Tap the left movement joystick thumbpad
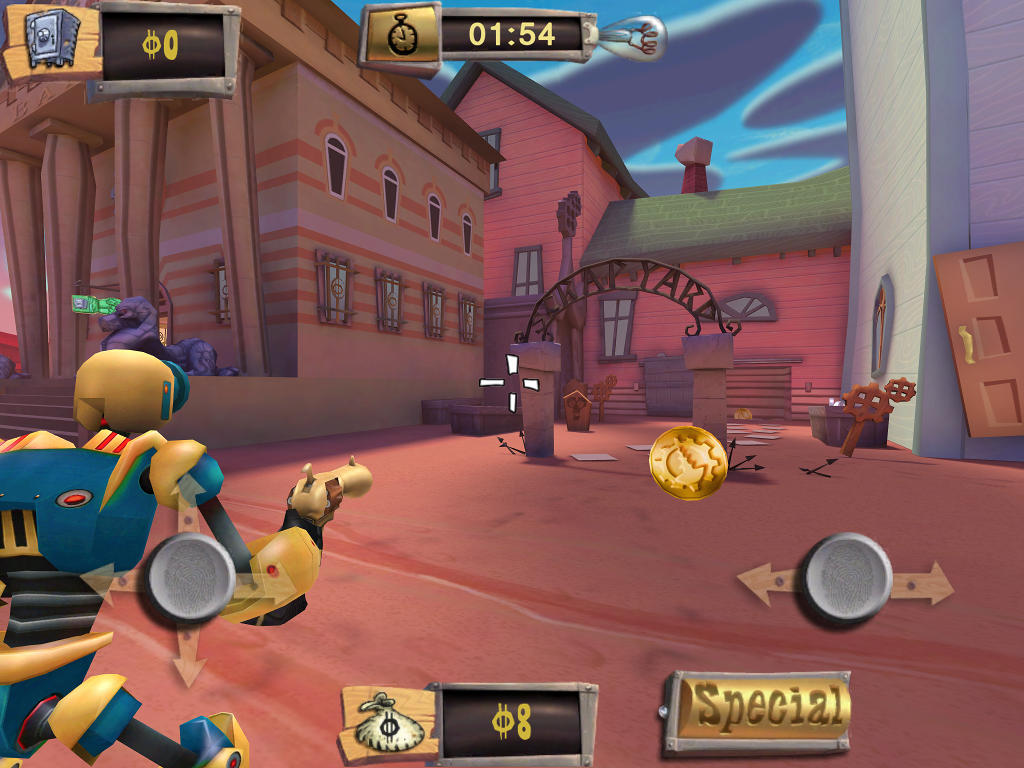Viewport: 1024px width, 768px height. point(191,579)
